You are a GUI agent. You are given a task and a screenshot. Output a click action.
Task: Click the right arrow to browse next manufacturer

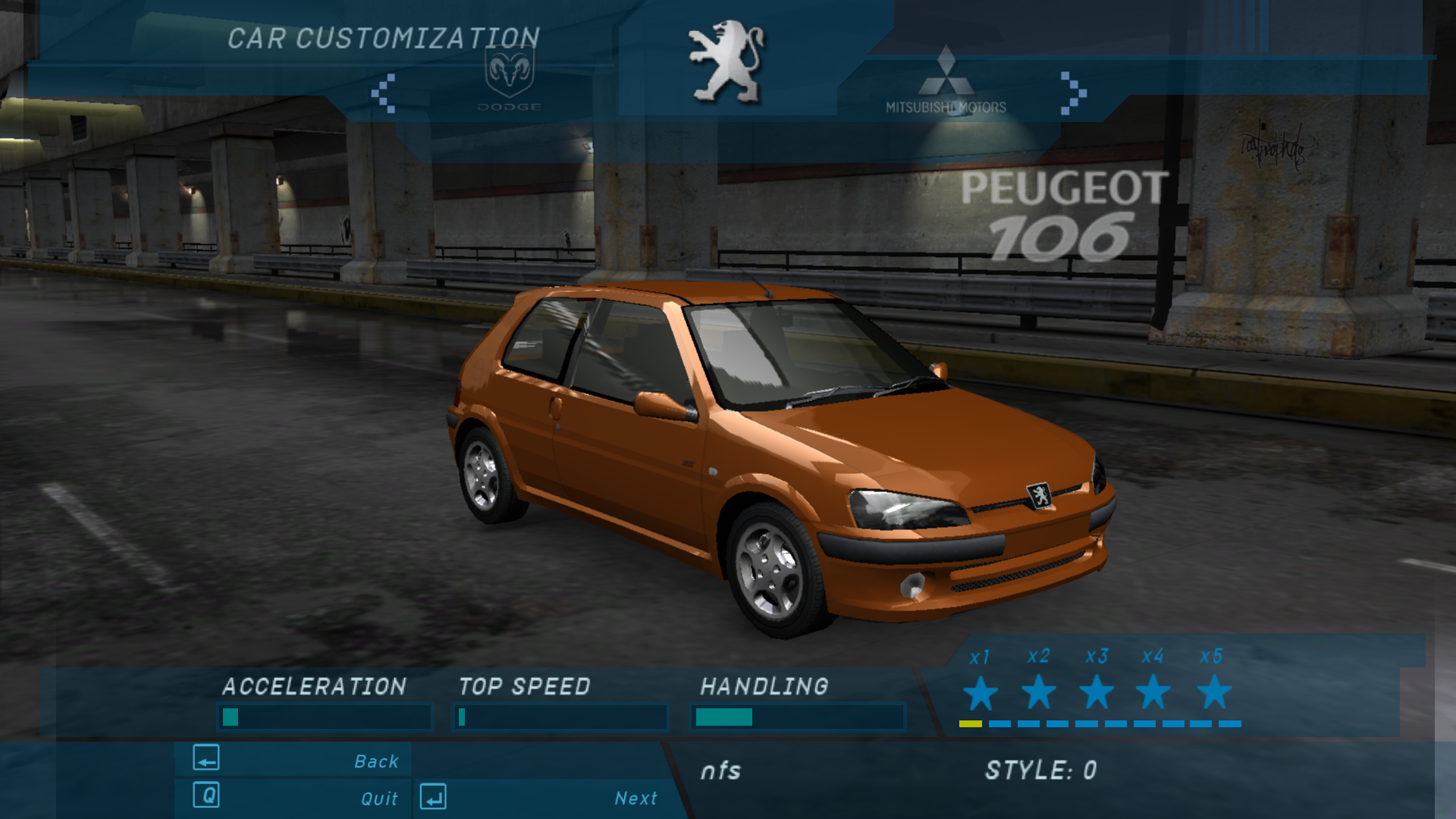(x=1072, y=93)
